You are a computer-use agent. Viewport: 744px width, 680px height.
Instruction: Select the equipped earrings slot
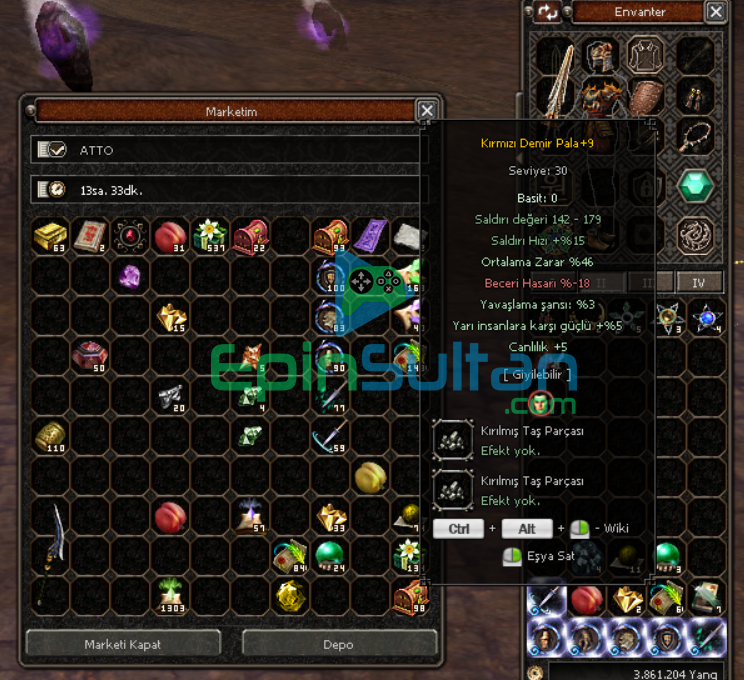pos(695,96)
